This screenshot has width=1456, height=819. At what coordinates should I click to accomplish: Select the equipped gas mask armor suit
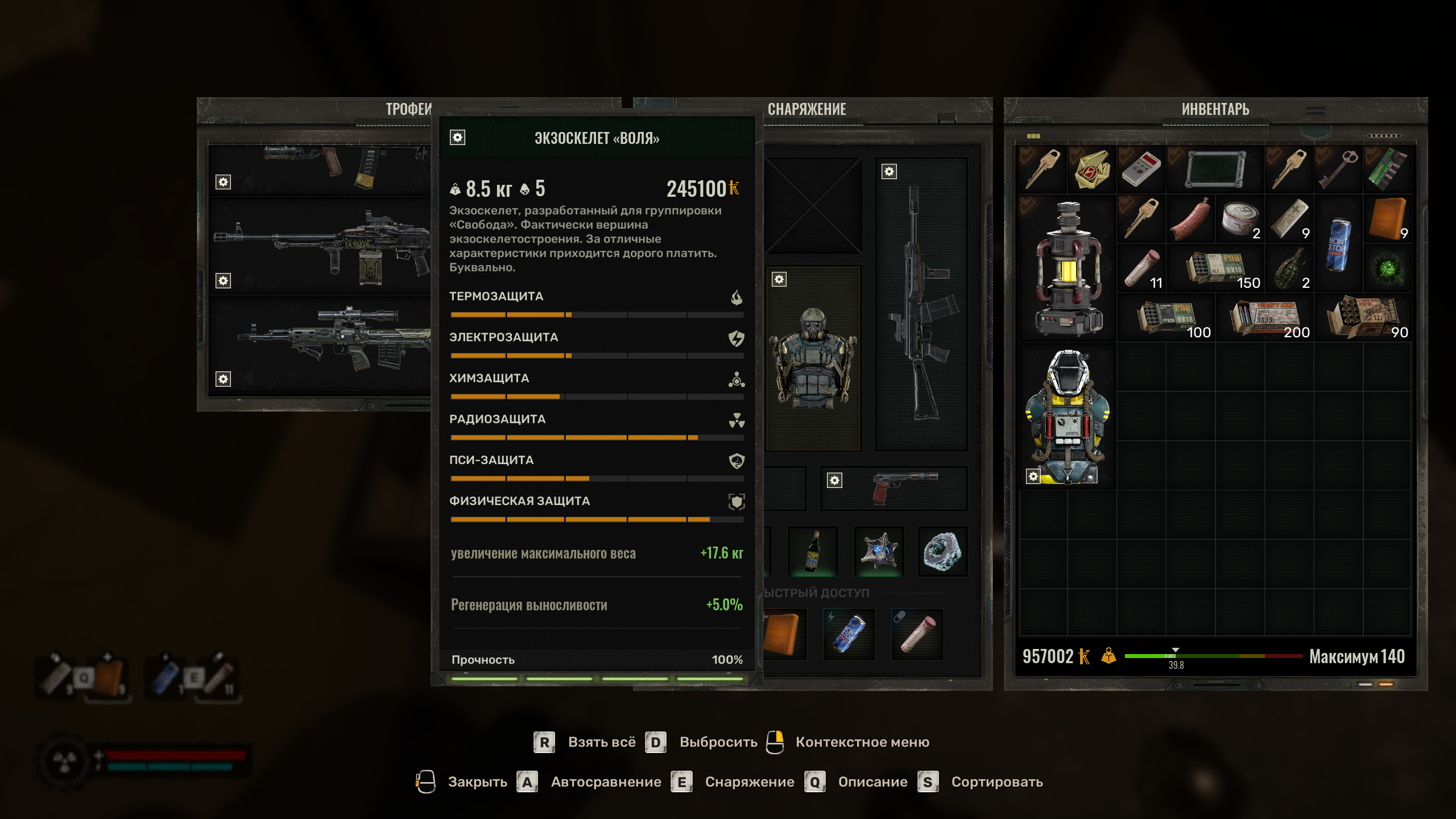click(x=813, y=358)
